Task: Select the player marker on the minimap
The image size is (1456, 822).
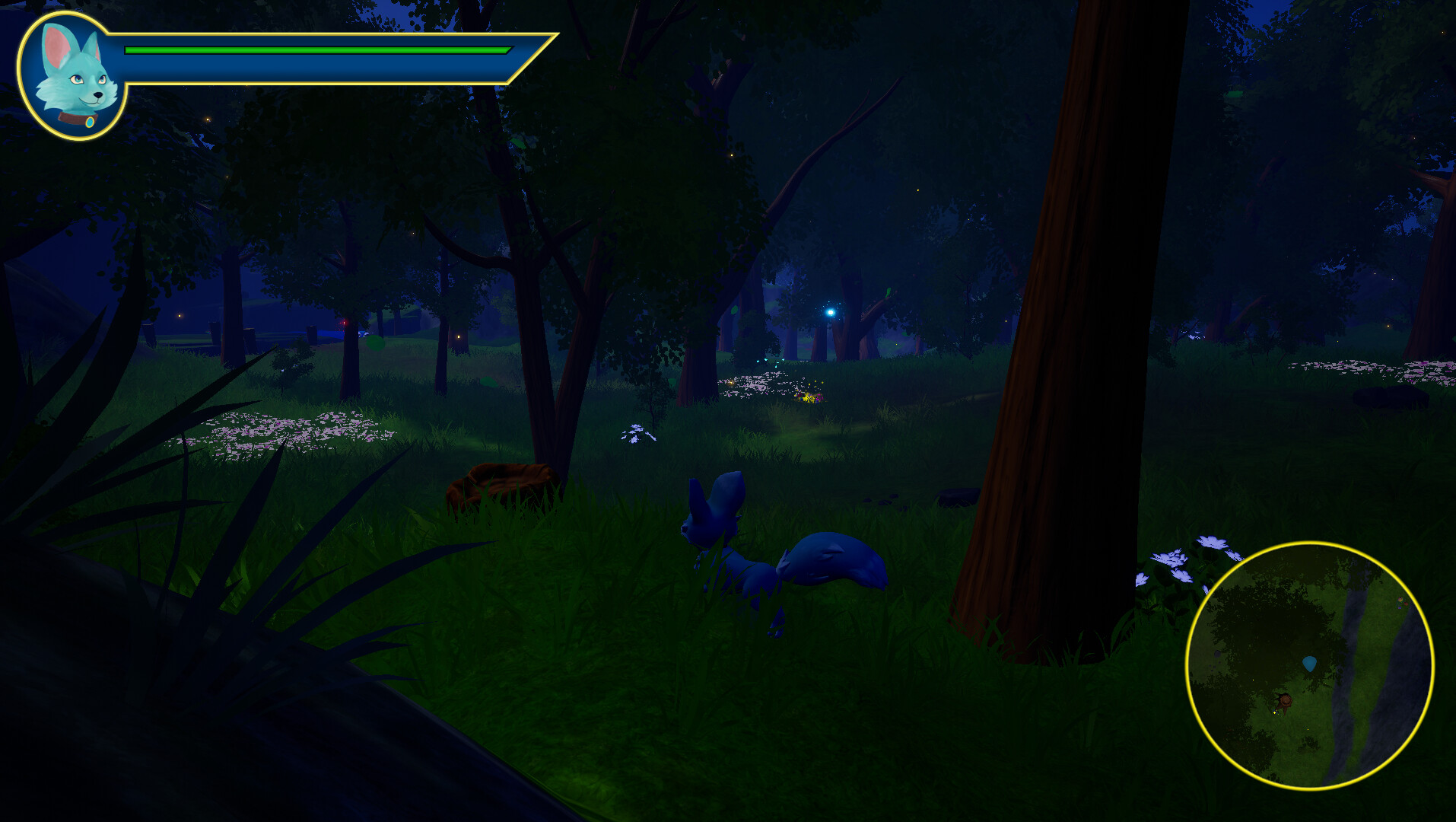Action: pyautogui.click(x=1310, y=664)
